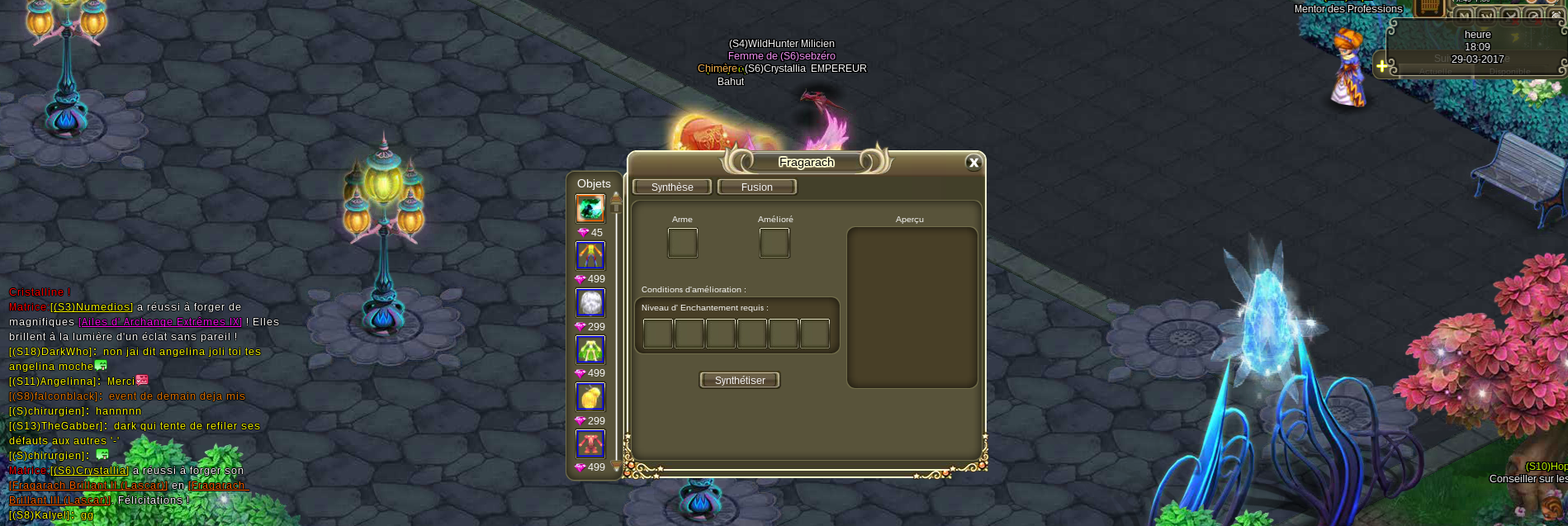Select the yellow and blue outfit item
Viewport: 1568px width, 526px height.
590,256
